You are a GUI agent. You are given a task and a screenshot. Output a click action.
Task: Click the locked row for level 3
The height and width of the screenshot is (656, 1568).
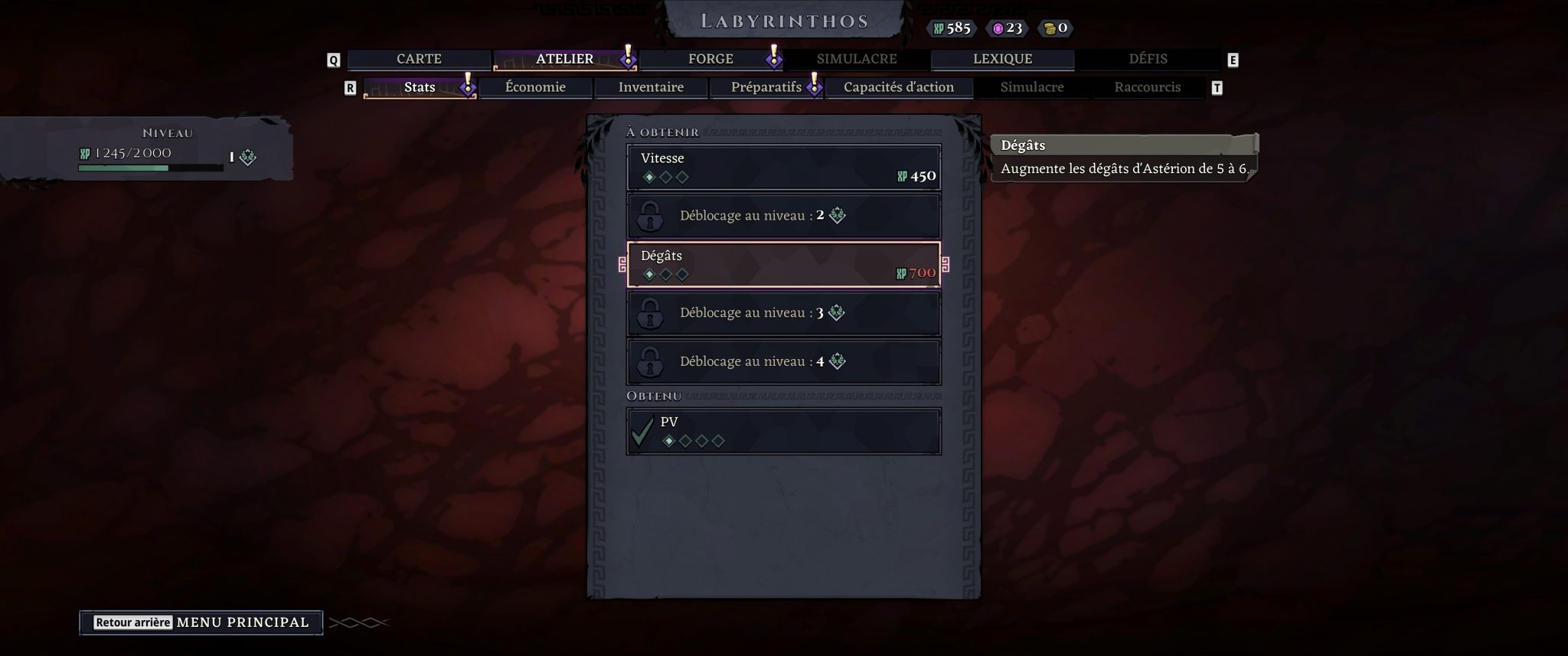click(783, 313)
